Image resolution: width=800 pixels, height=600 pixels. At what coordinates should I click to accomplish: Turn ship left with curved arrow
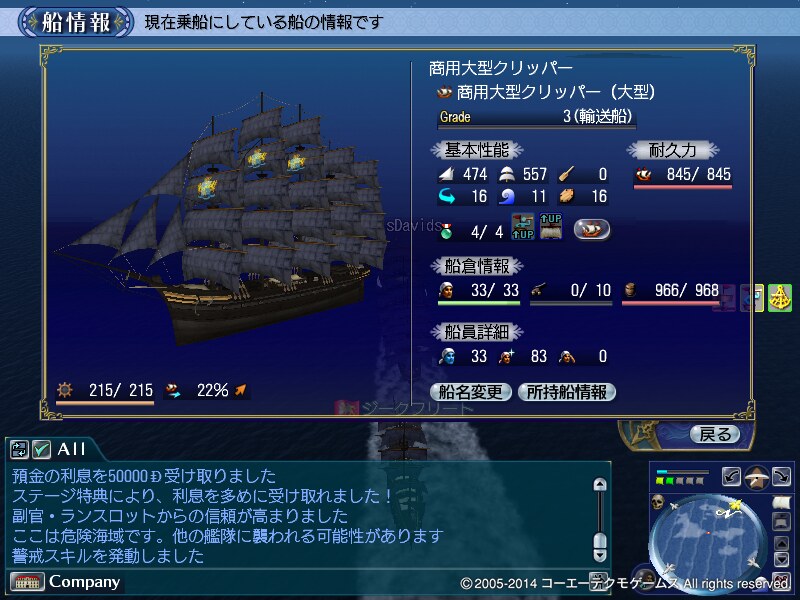click(x=730, y=476)
